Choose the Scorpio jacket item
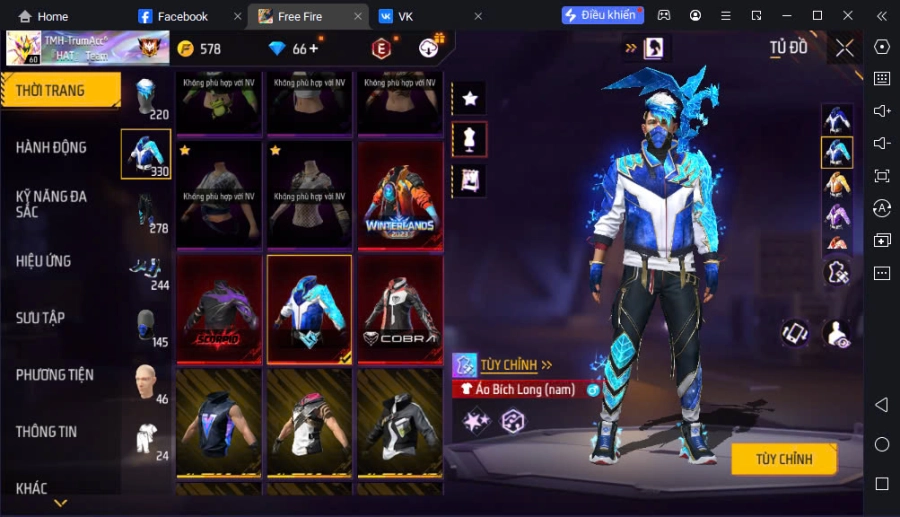This screenshot has width=900, height=517. (219, 308)
